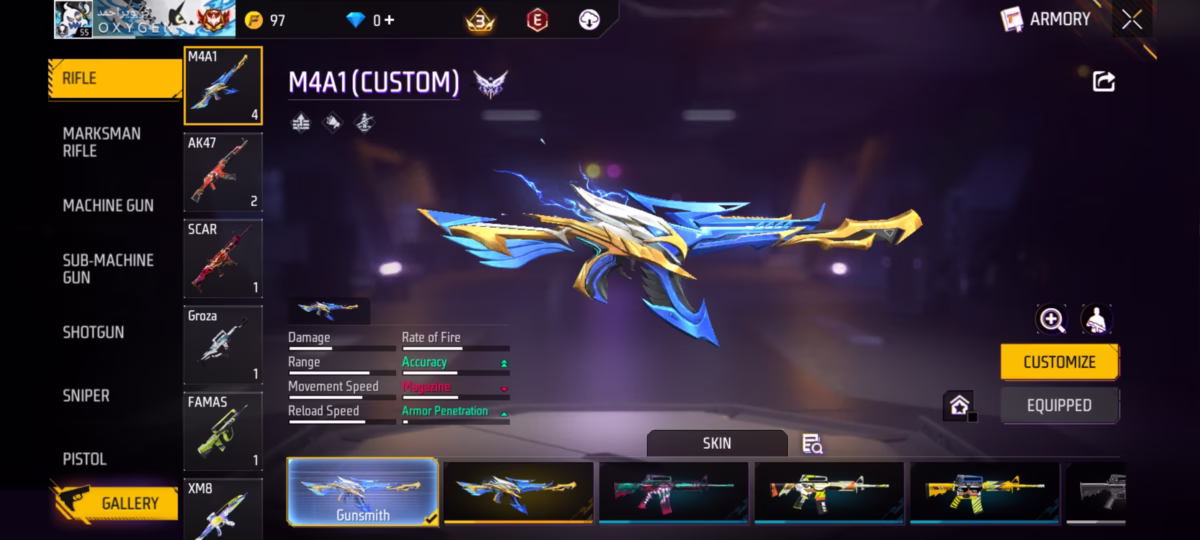Choose the Groza weapon tile
Viewport: 1200px width, 540px height.
point(223,345)
